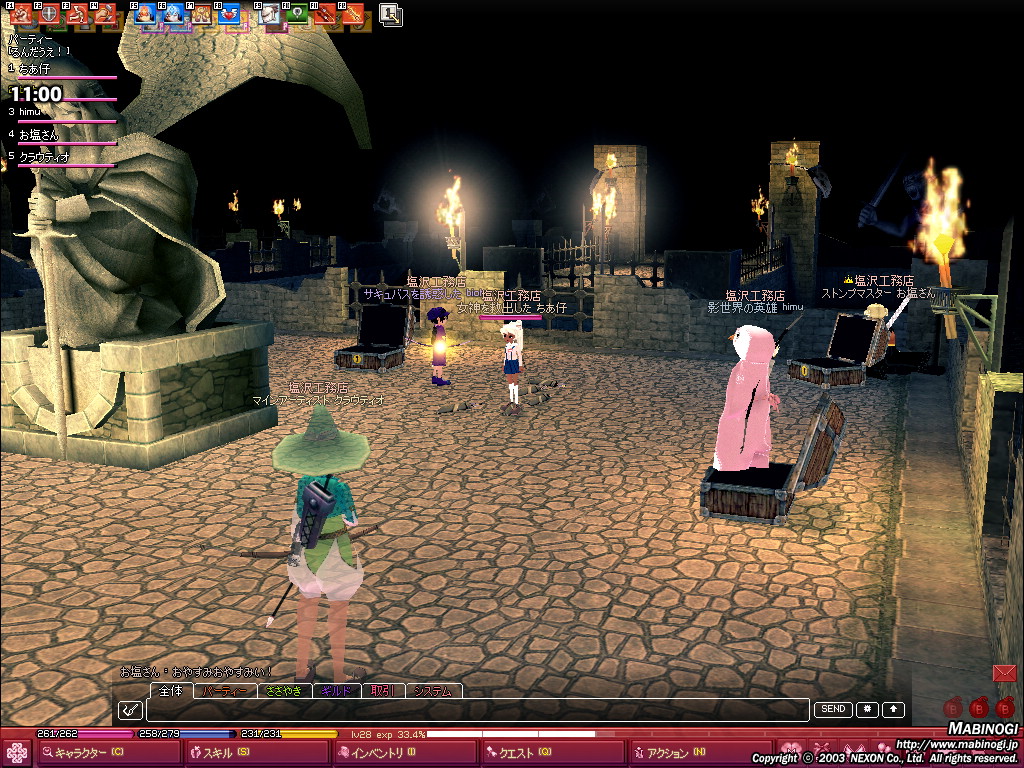Select party member お塩さん in party list
Image resolution: width=1024 pixels, height=768 pixels.
(40, 134)
